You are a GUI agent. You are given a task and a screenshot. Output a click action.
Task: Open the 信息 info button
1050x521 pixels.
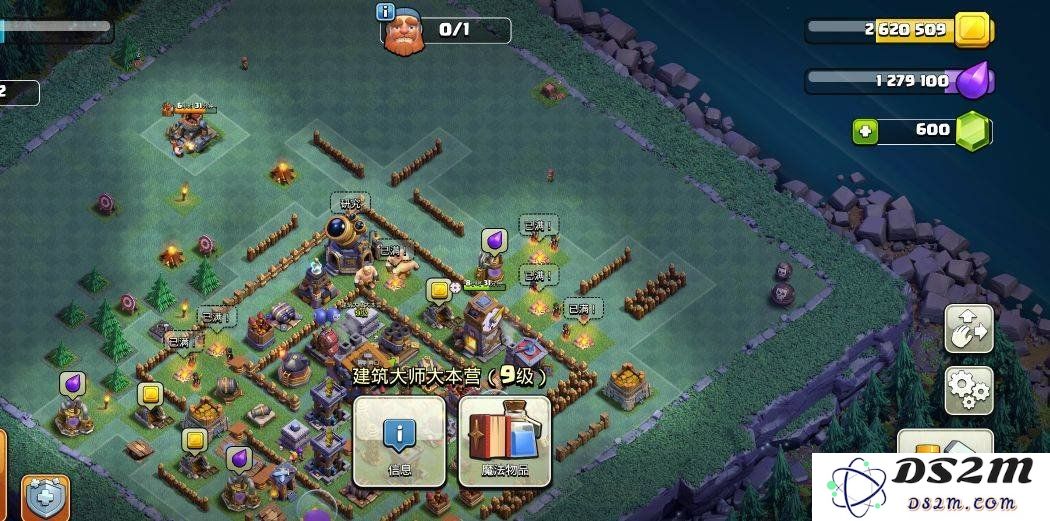click(x=399, y=441)
